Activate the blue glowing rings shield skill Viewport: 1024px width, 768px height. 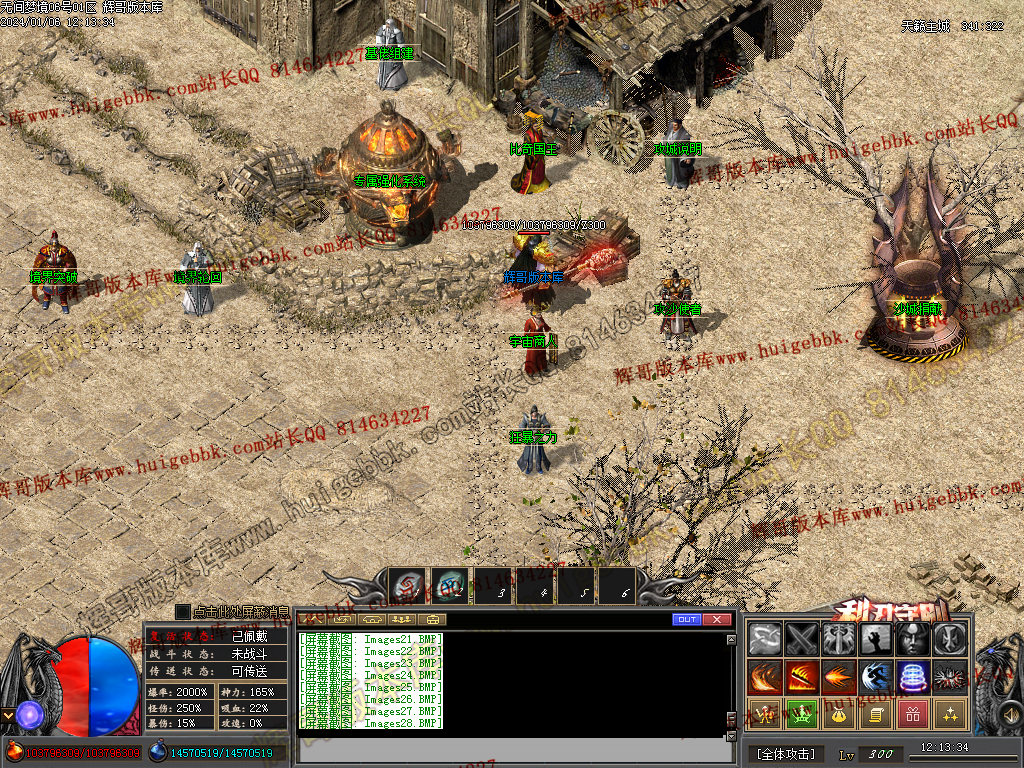913,677
